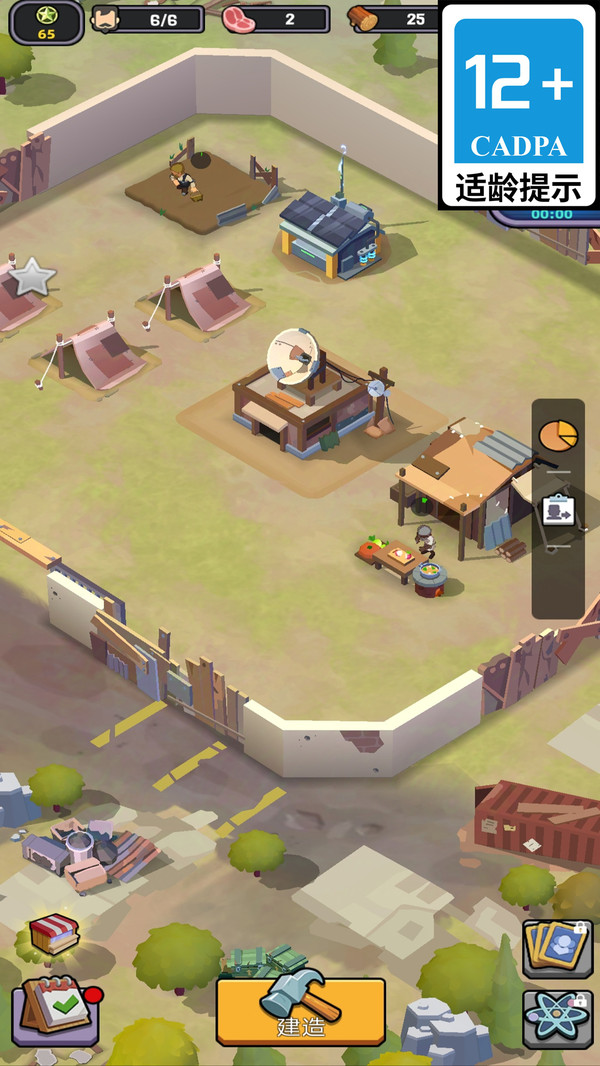Open the star level badge
The width and height of the screenshot is (600, 1066).
tap(46, 21)
